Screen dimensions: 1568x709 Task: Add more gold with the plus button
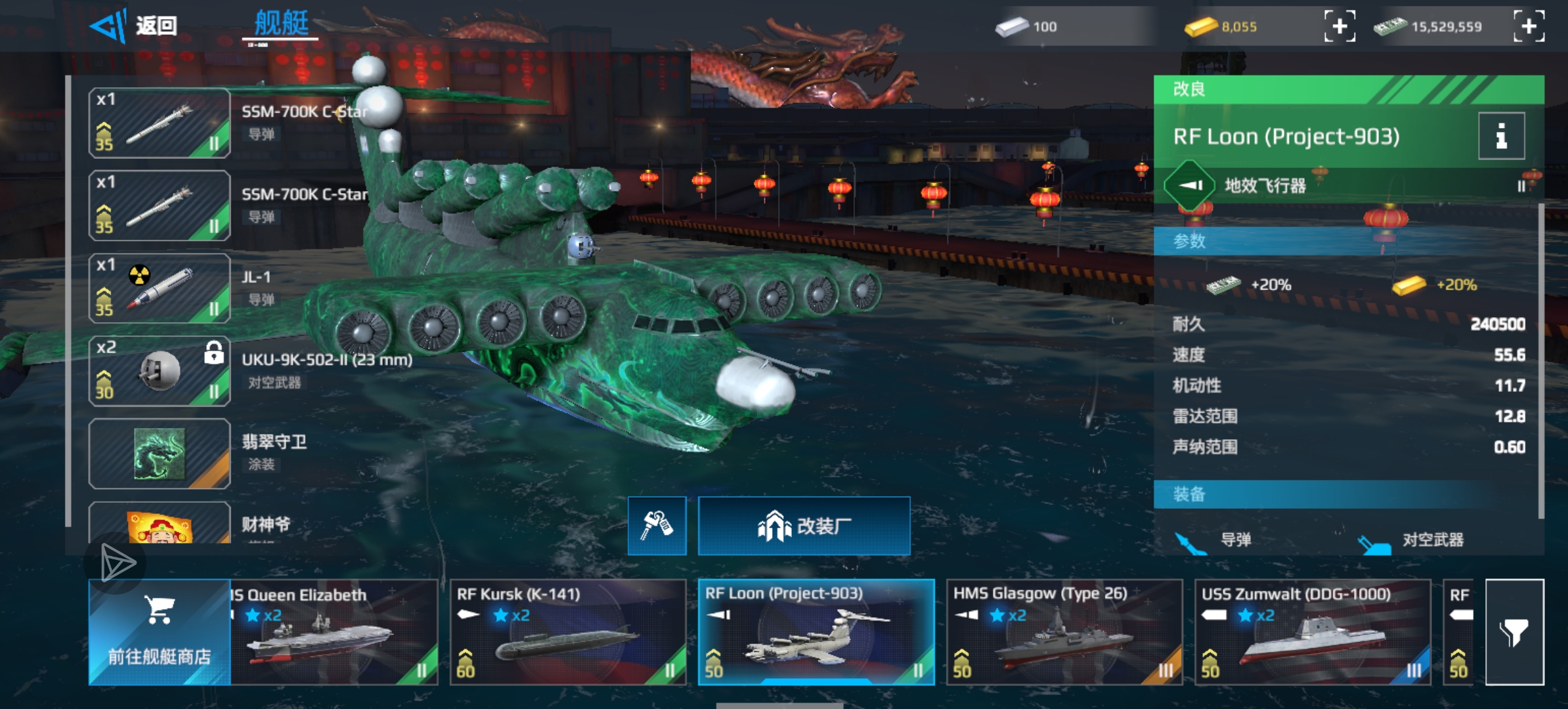point(1339,27)
